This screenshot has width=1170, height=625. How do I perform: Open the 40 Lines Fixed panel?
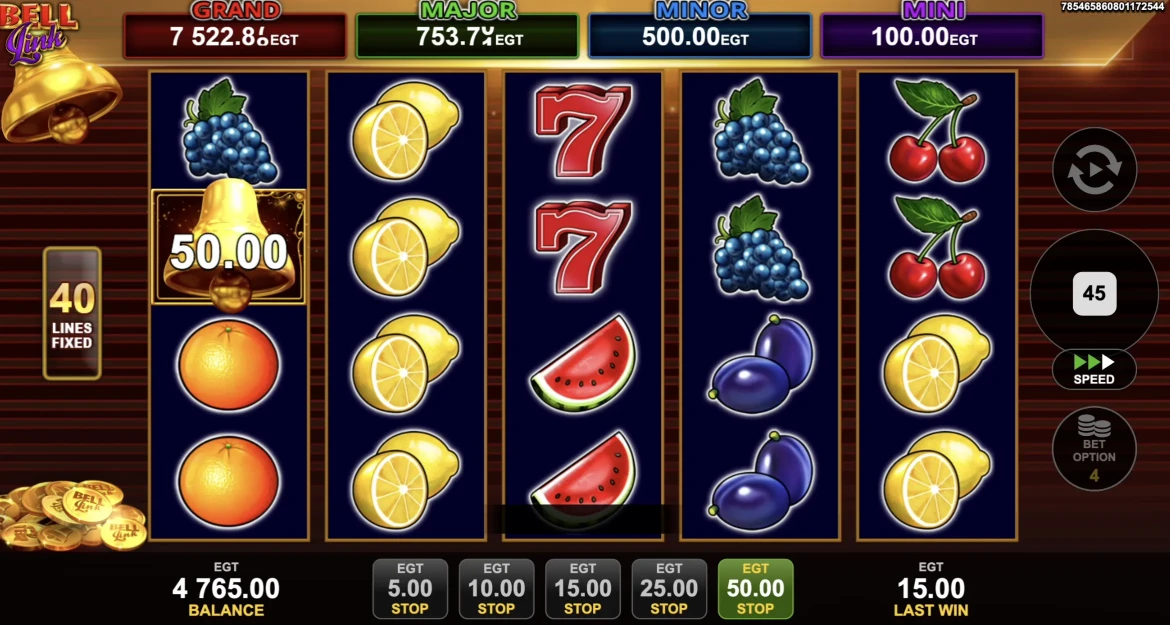72,313
